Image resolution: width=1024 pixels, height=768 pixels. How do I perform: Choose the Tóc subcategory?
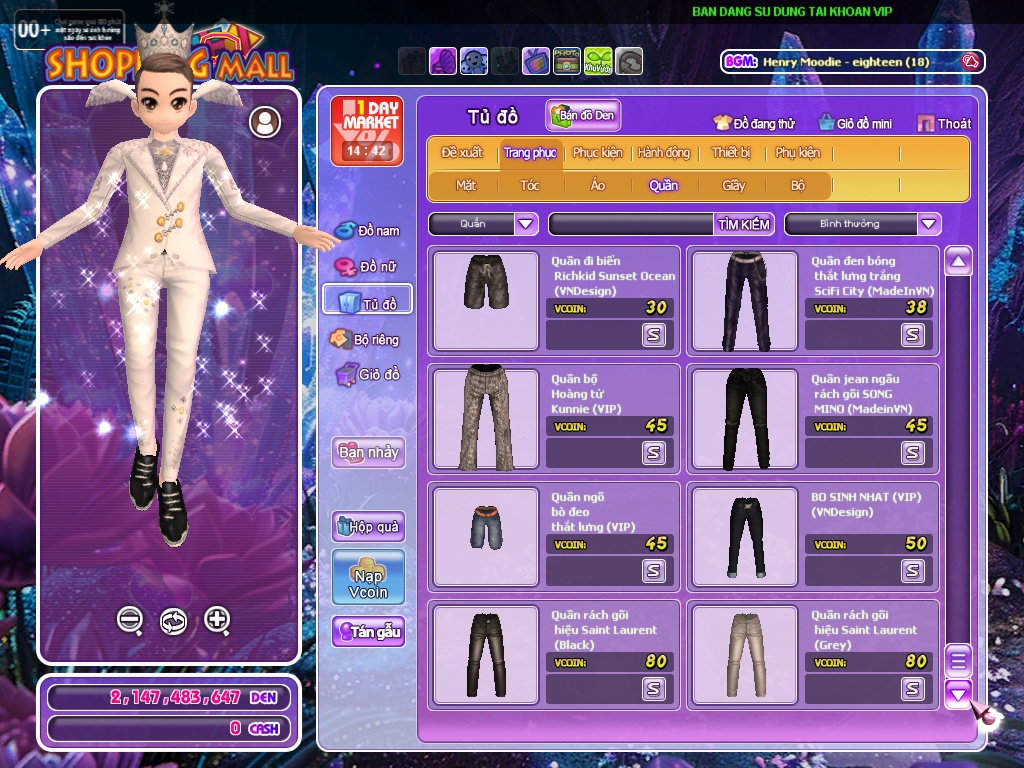click(x=530, y=185)
